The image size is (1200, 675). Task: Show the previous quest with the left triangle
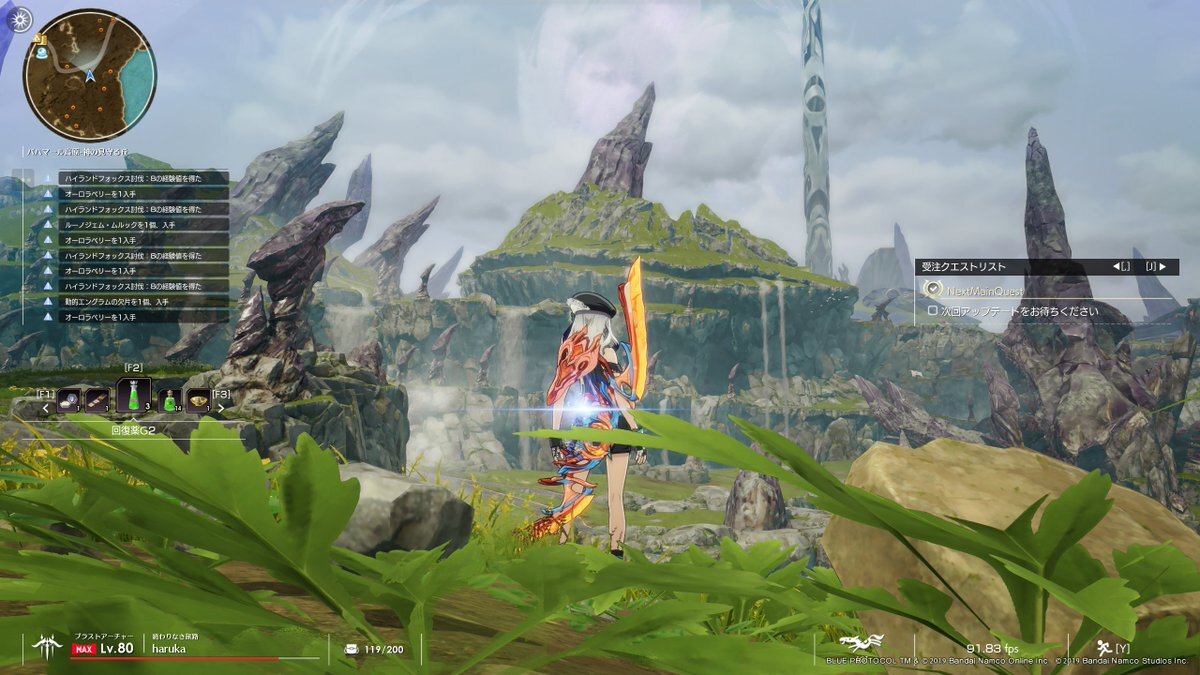point(1117,267)
